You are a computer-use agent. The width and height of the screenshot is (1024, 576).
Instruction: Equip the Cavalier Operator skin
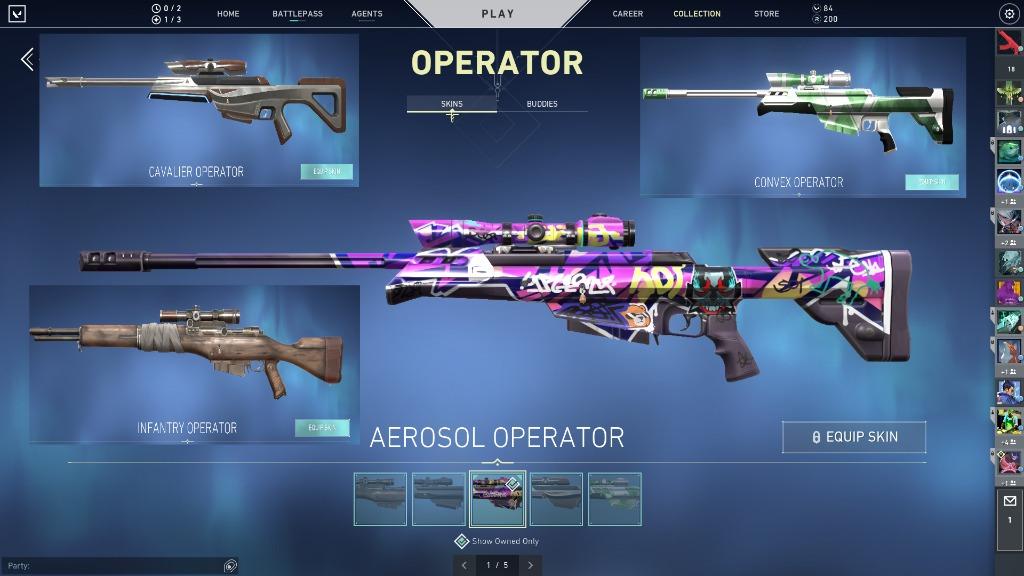click(x=327, y=172)
